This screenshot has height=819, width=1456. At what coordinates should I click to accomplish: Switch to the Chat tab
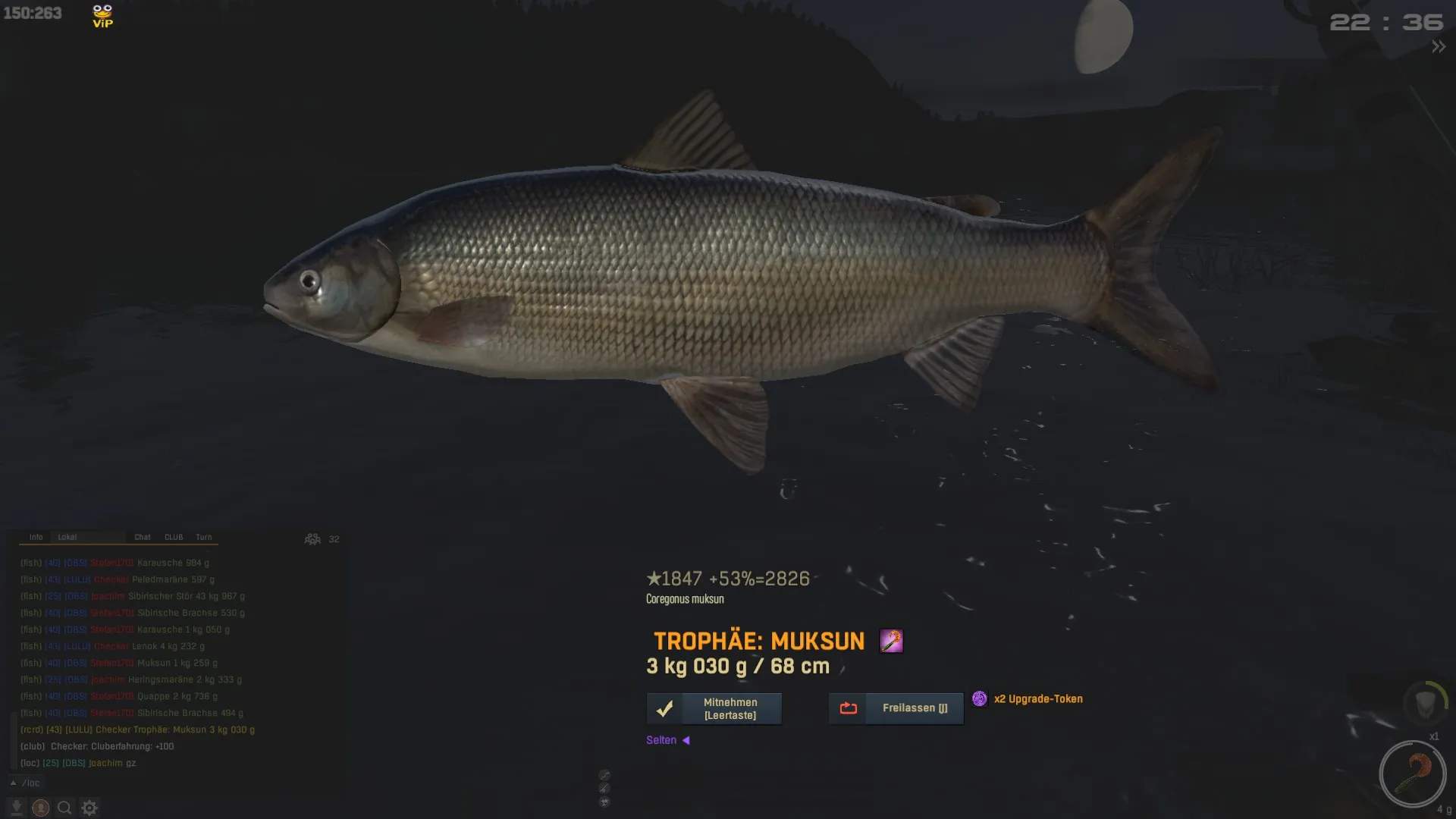pos(143,537)
